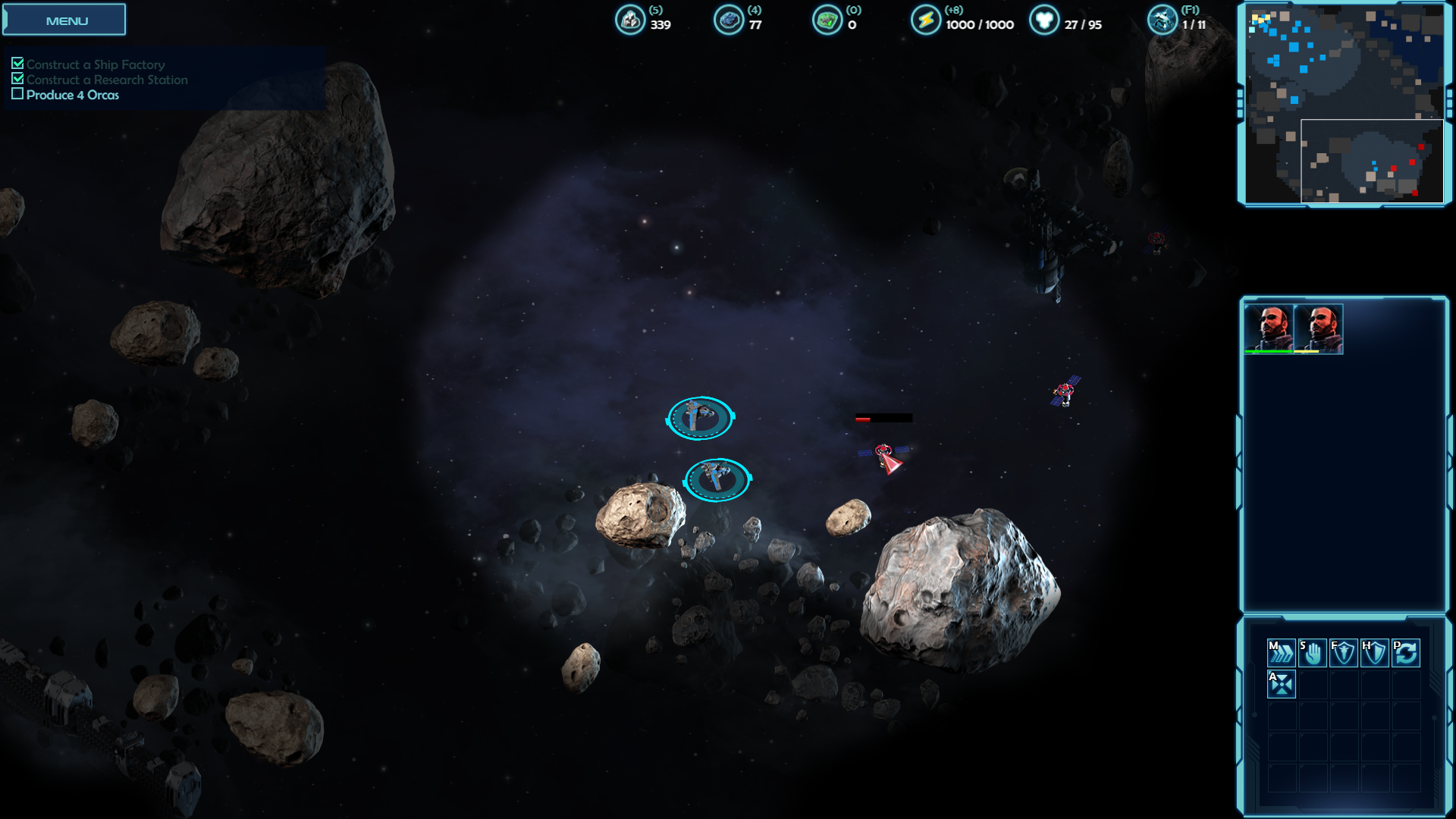
Task: Choose the H half-shield hold command
Action: [x=1374, y=652]
